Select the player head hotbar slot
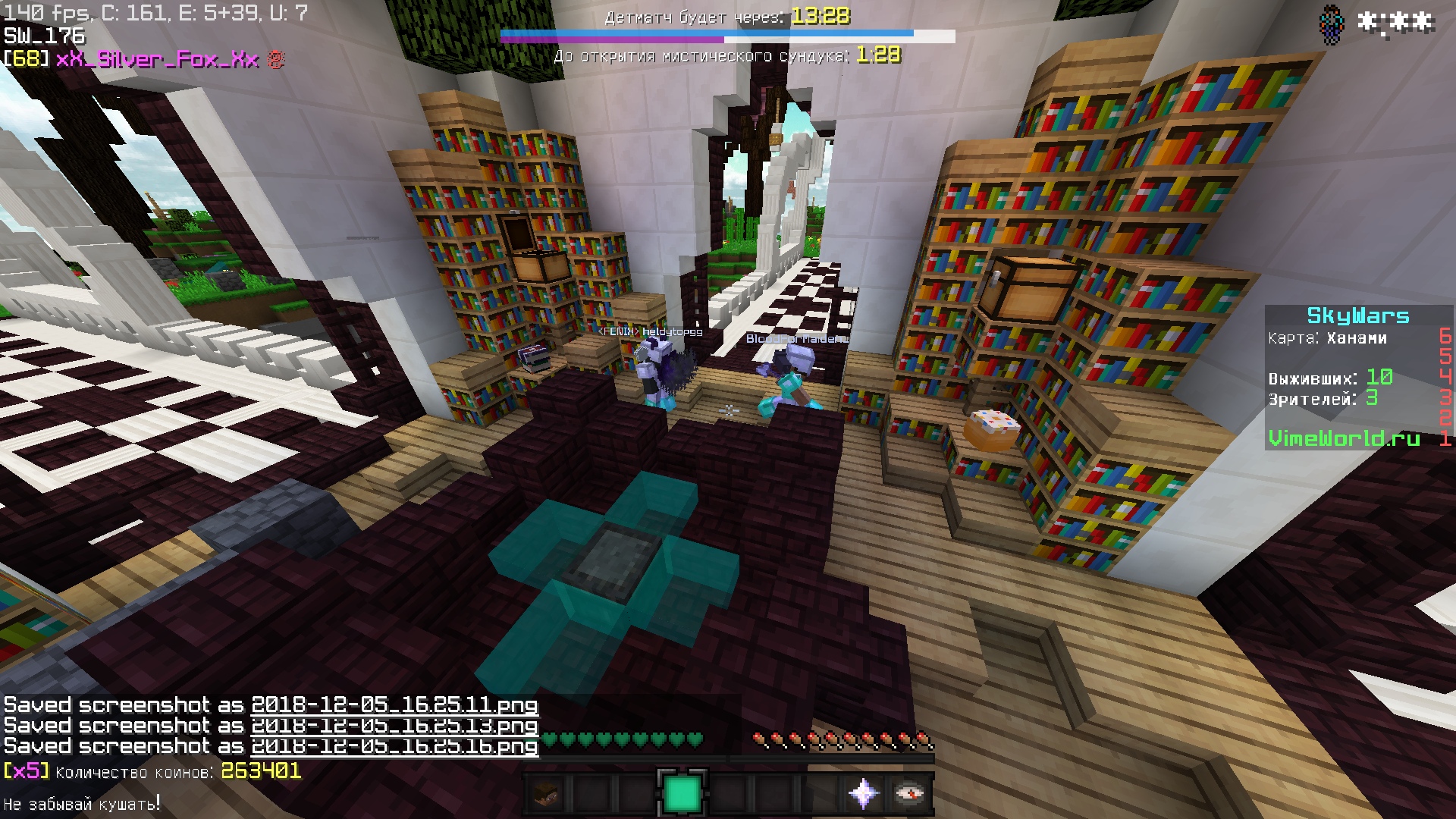 (x=545, y=794)
